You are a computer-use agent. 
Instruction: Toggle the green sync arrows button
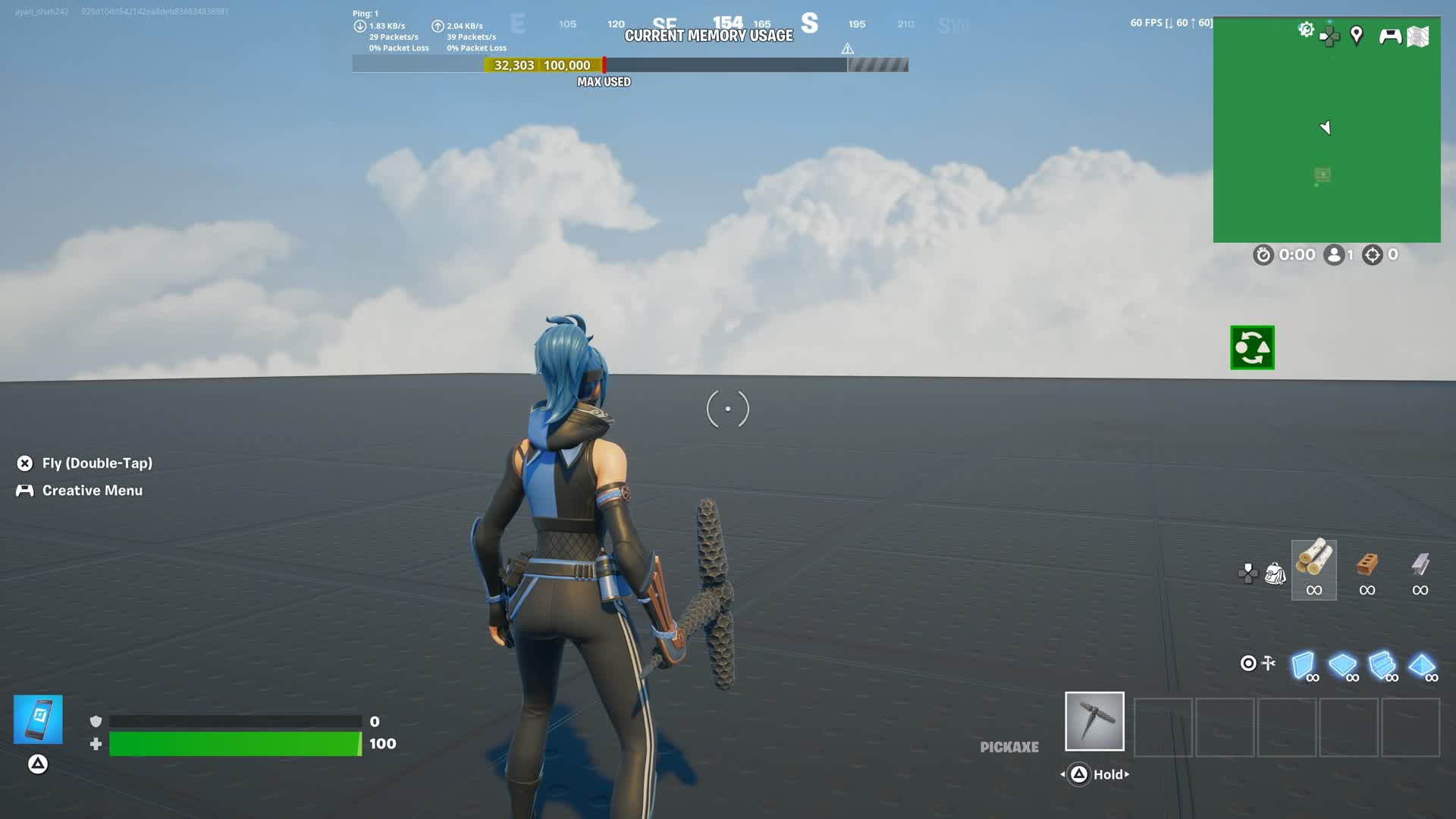(1251, 347)
